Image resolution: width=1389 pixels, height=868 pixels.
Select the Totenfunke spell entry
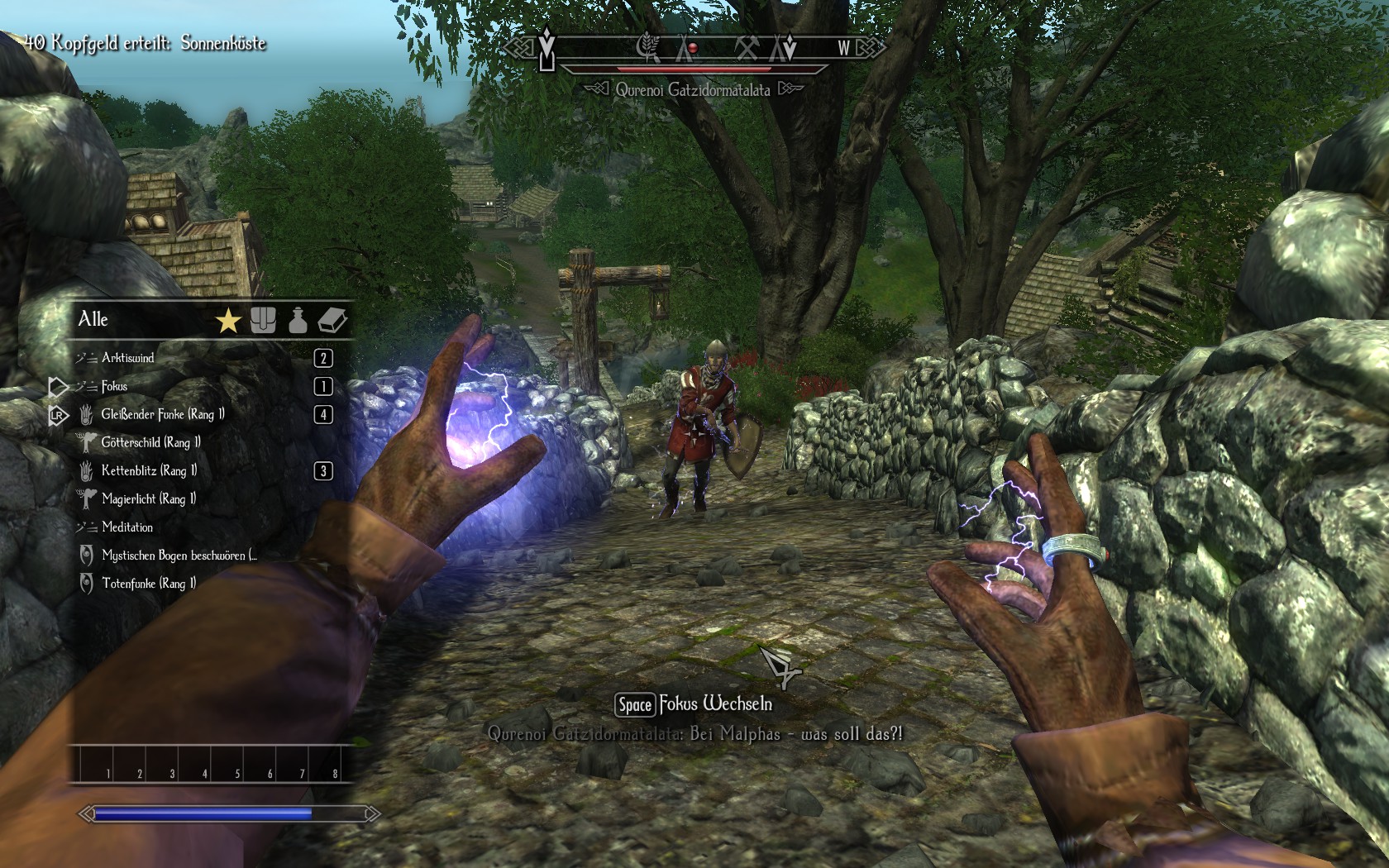[149, 583]
